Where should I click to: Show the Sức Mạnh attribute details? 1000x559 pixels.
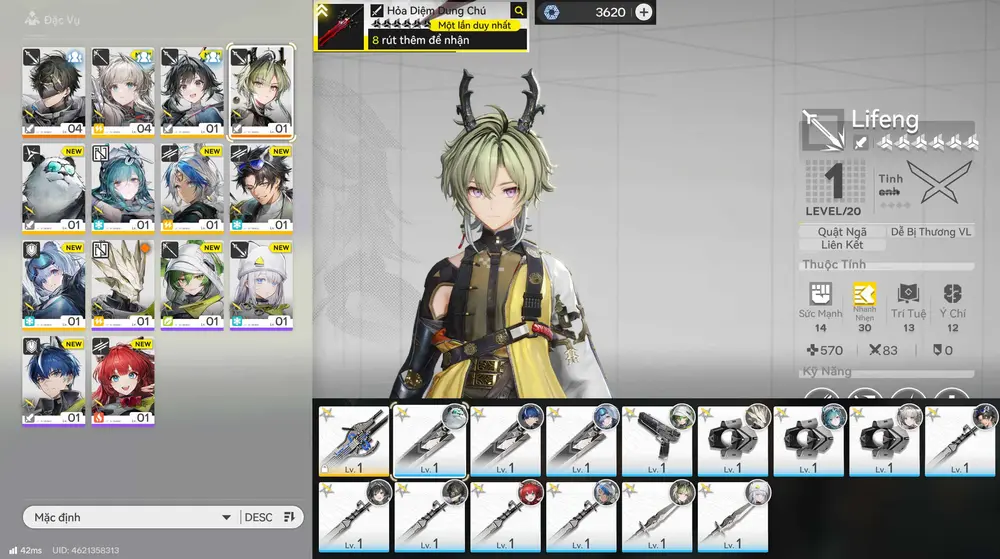(x=821, y=307)
